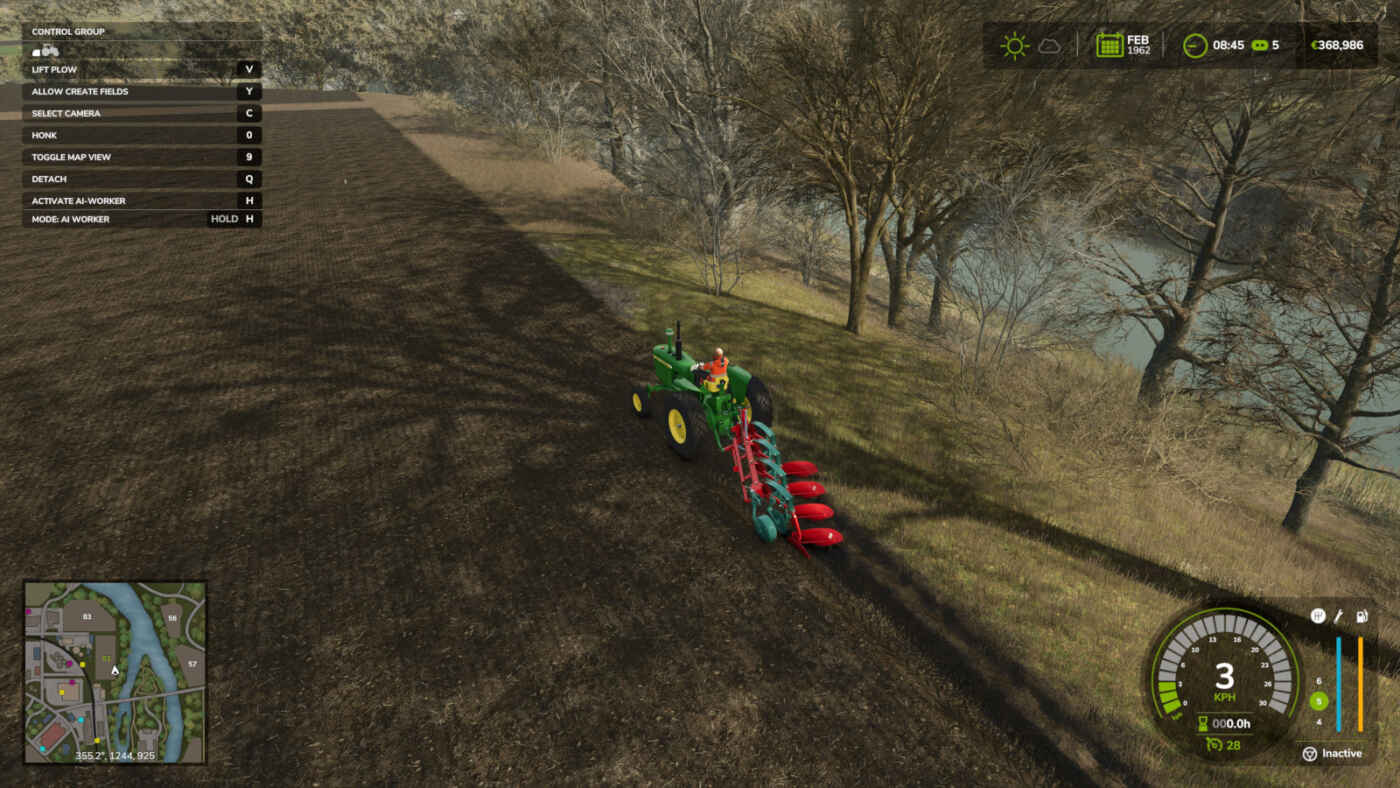
Task: Click the cruise control speed icon
Action: coord(1213,744)
